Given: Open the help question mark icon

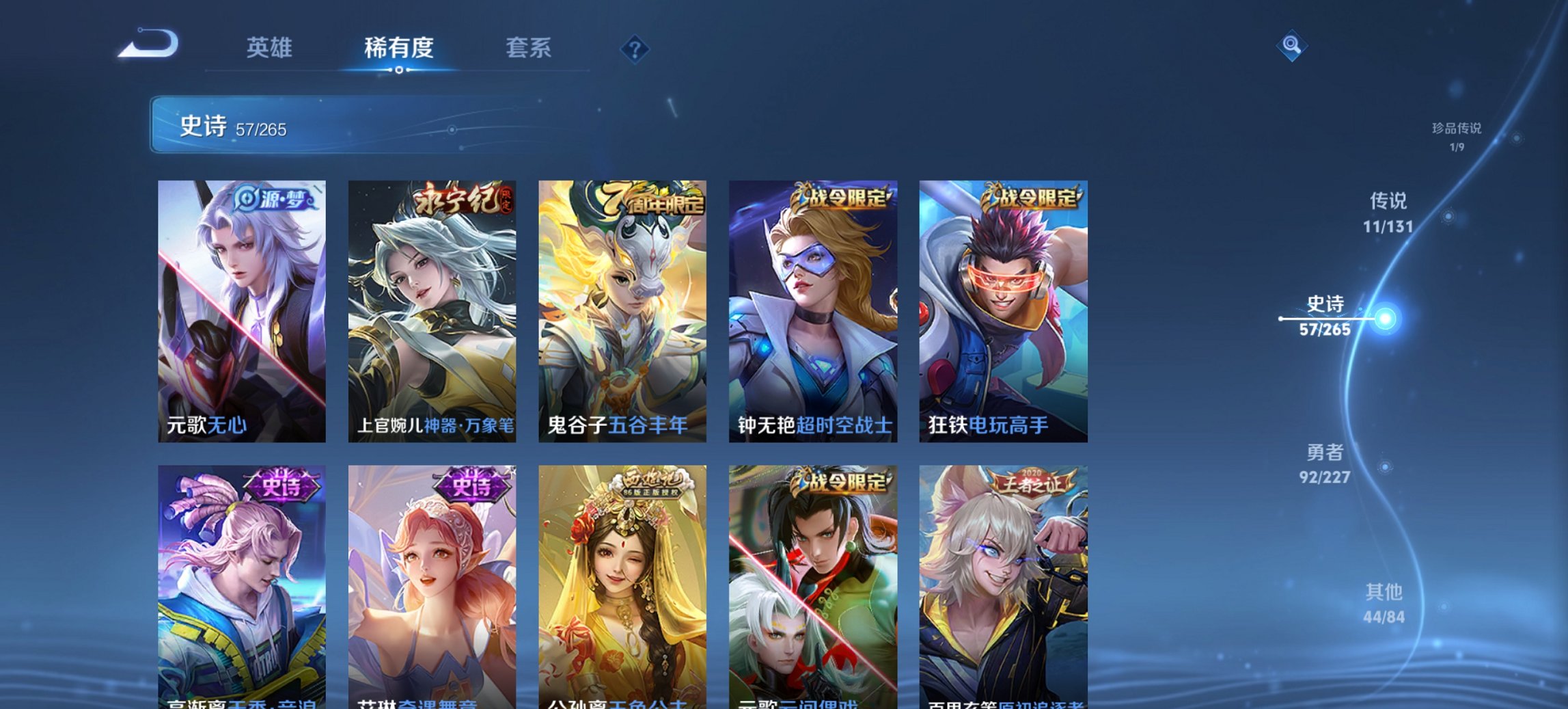Looking at the screenshot, I should click(x=635, y=49).
